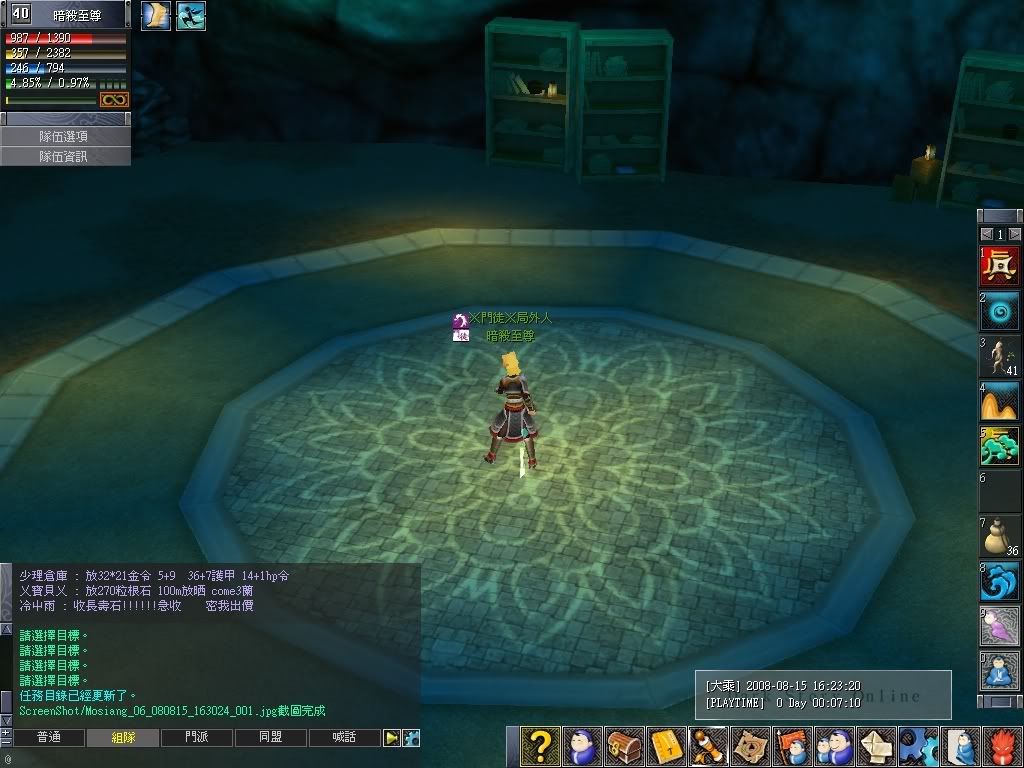Activate the blue swirl skill in slot 2

pos(999,311)
